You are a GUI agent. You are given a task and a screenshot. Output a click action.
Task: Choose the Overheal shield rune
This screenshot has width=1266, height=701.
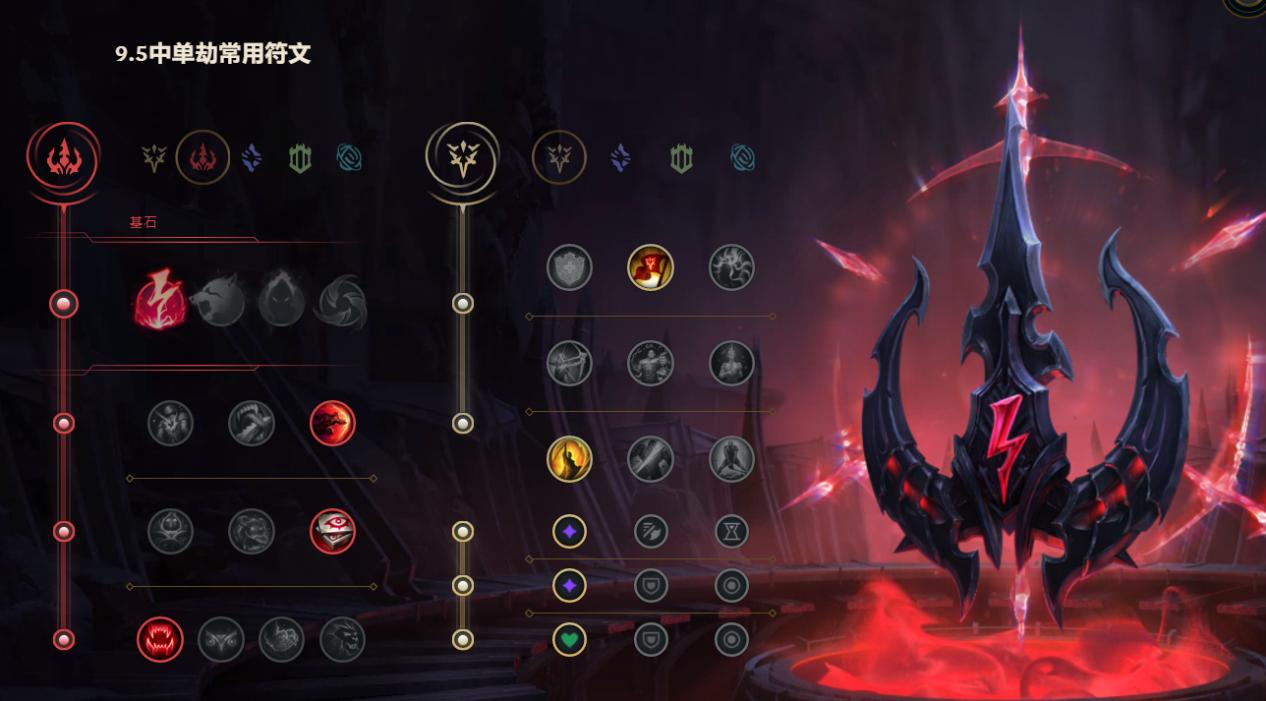click(x=570, y=267)
